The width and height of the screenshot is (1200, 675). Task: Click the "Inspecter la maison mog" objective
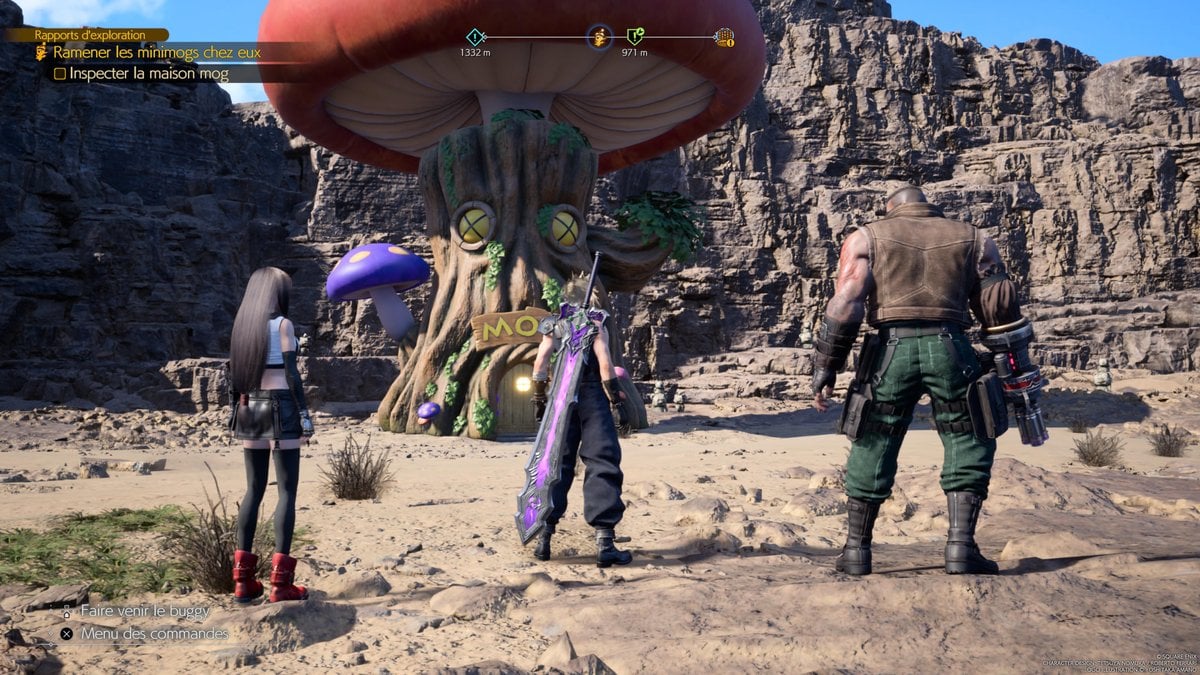(x=141, y=74)
